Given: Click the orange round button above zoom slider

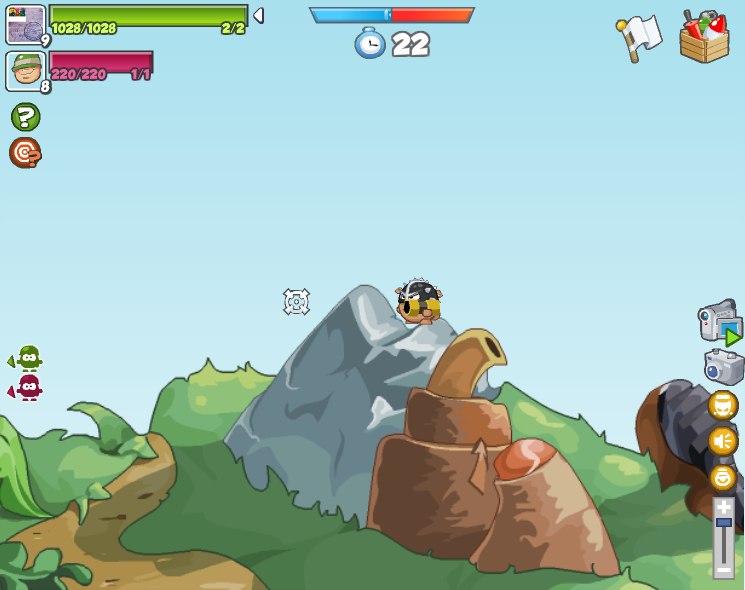Looking at the screenshot, I should (722, 477).
